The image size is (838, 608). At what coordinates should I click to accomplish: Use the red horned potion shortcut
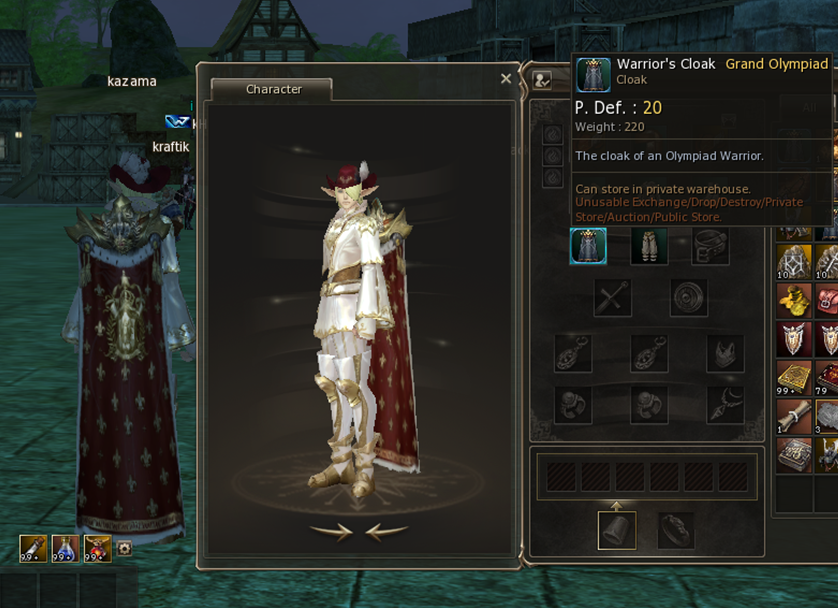click(x=97, y=548)
